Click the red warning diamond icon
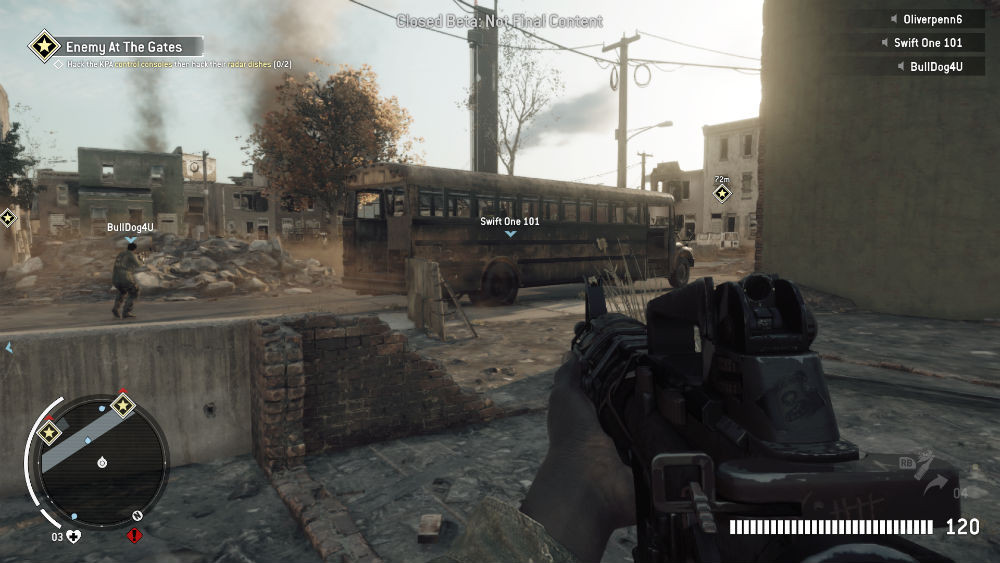This screenshot has height=563, width=1000. click(x=135, y=536)
